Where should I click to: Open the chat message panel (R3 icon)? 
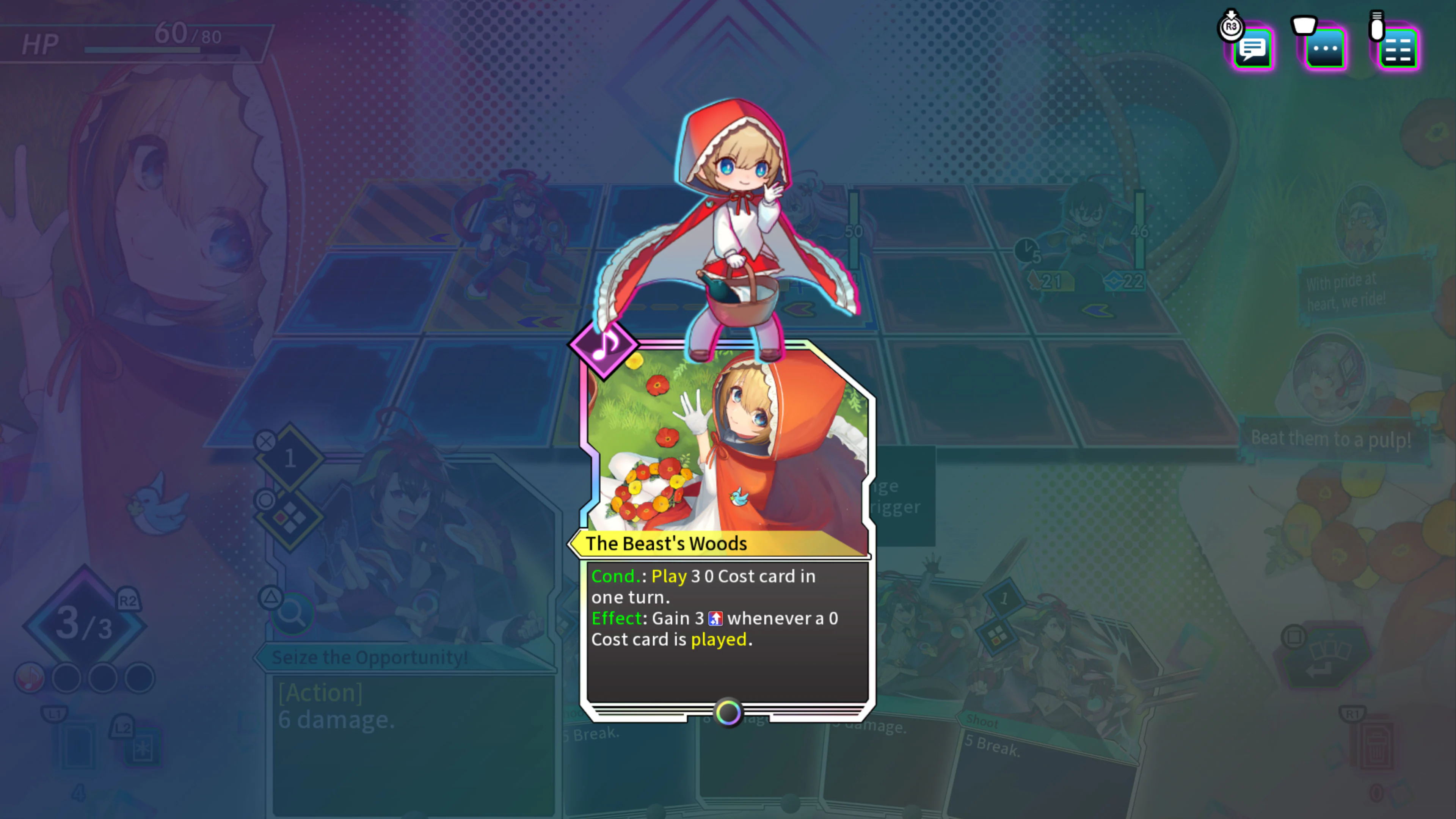1252,51
